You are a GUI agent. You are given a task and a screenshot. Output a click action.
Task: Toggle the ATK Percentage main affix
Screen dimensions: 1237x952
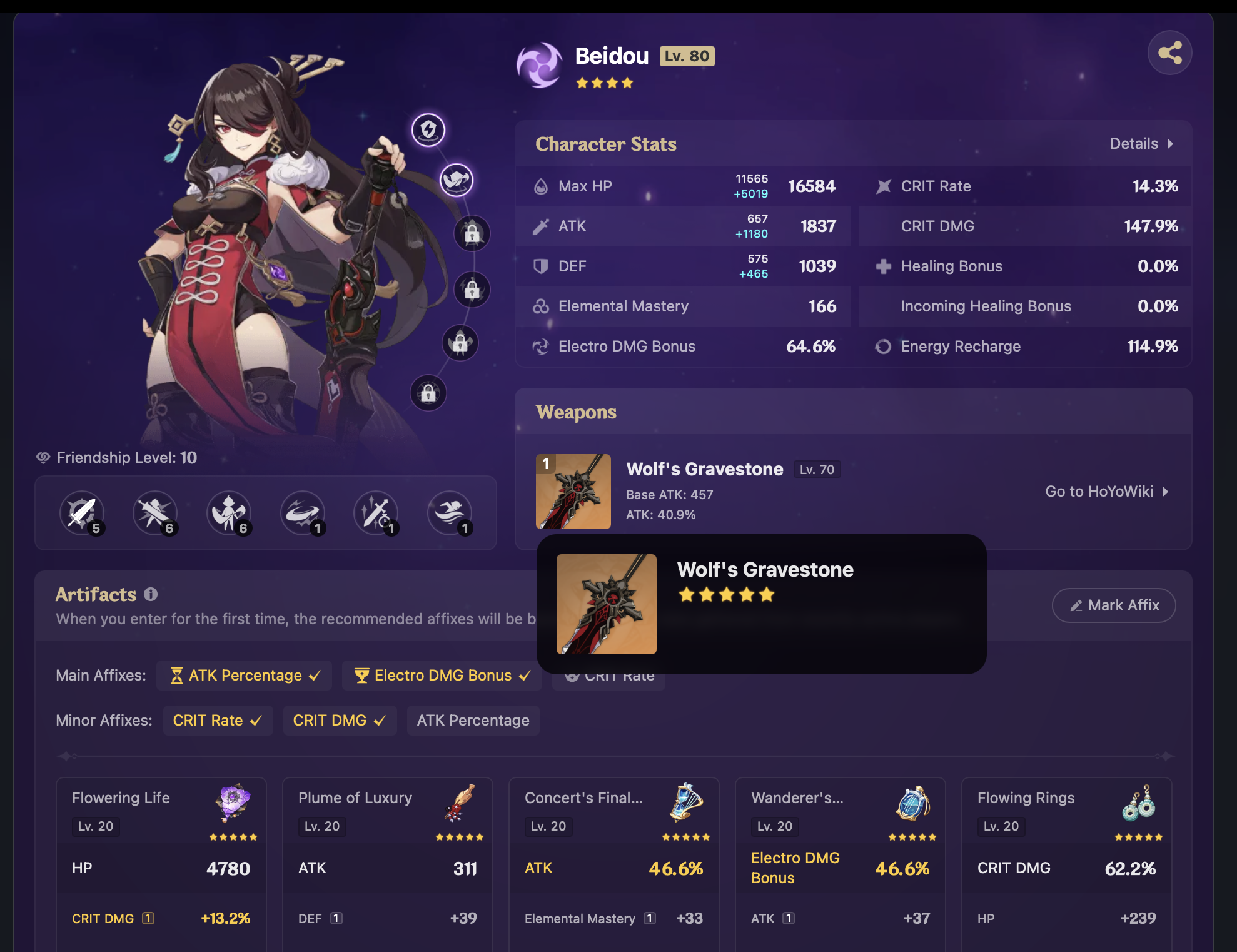tap(245, 676)
